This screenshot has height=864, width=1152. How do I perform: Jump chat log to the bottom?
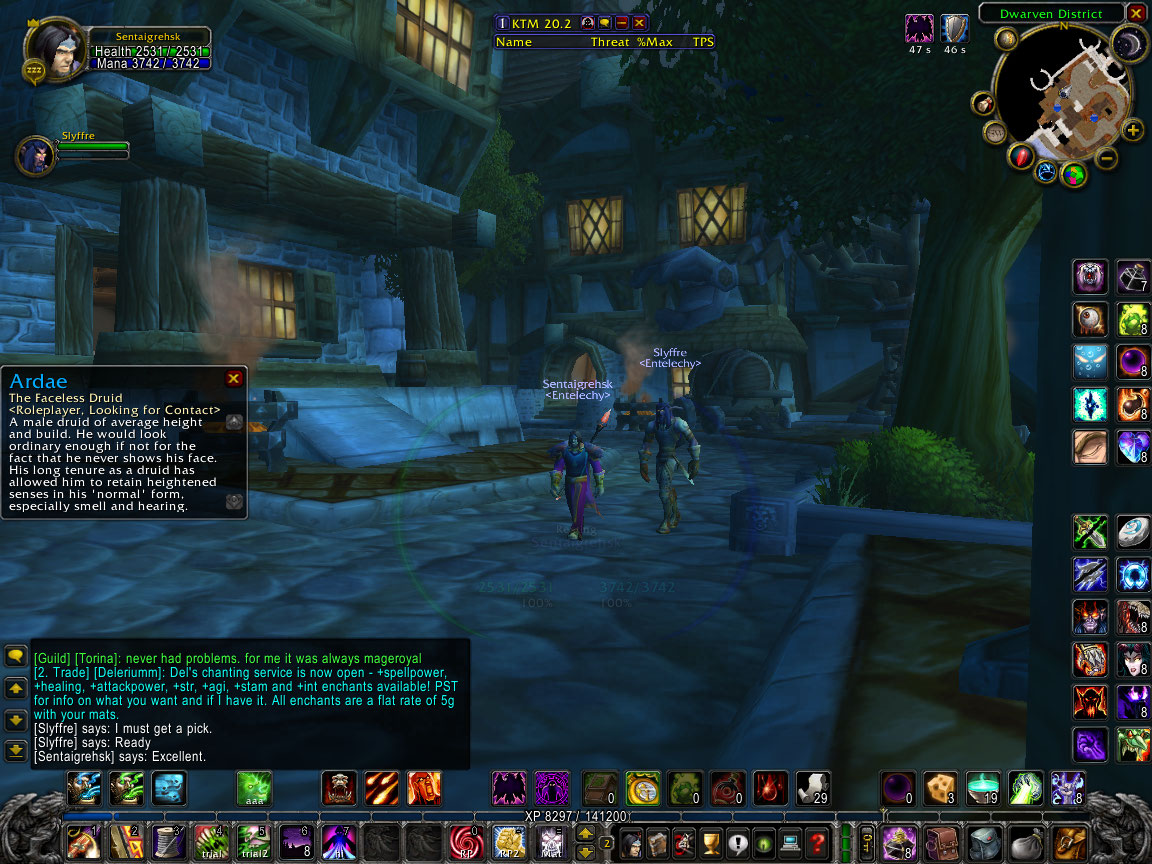15,750
